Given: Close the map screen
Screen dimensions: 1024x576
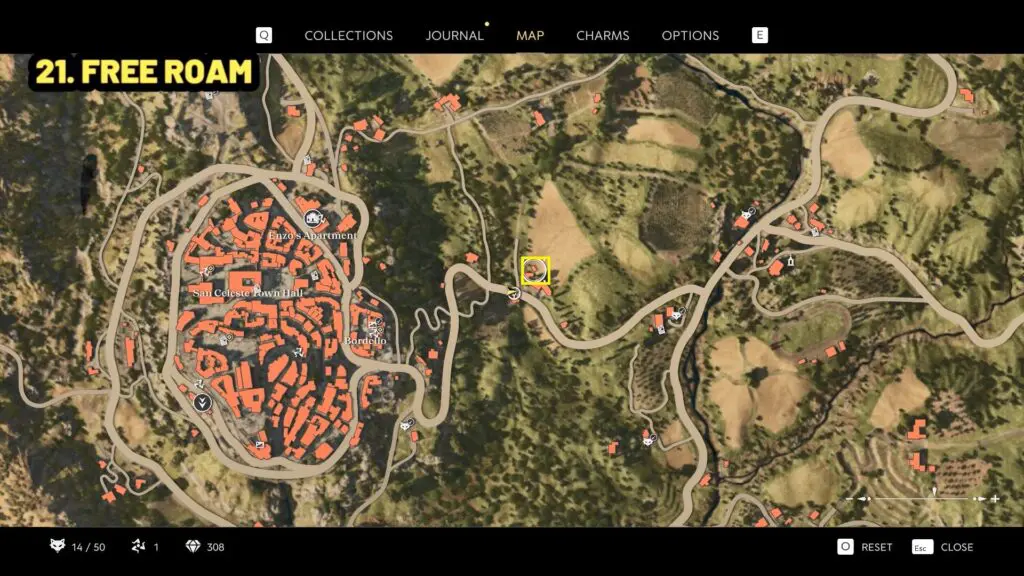Looking at the screenshot, I should click(944, 547).
